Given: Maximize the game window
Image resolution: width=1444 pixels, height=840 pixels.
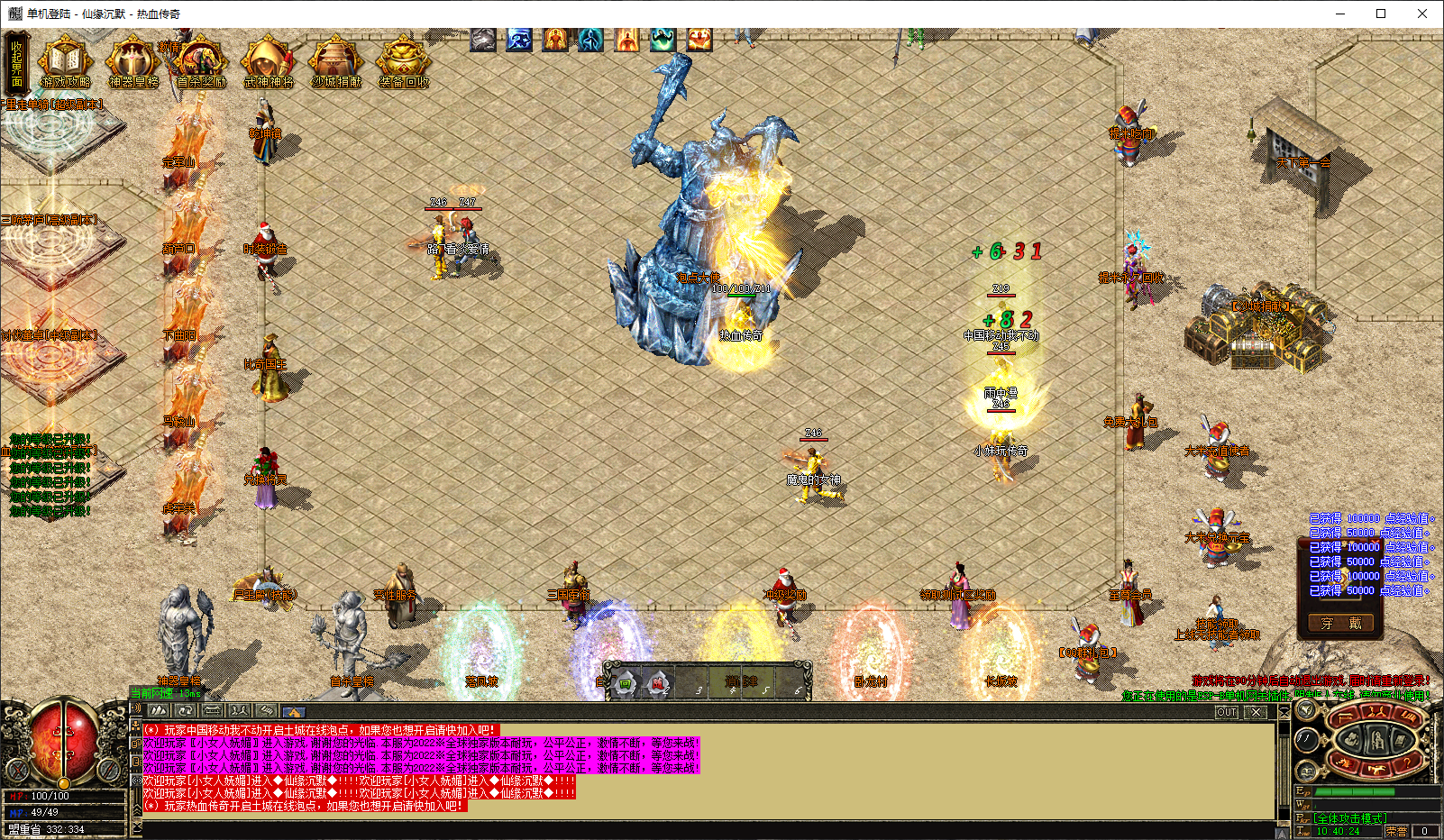Looking at the screenshot, I should 1380,14.
